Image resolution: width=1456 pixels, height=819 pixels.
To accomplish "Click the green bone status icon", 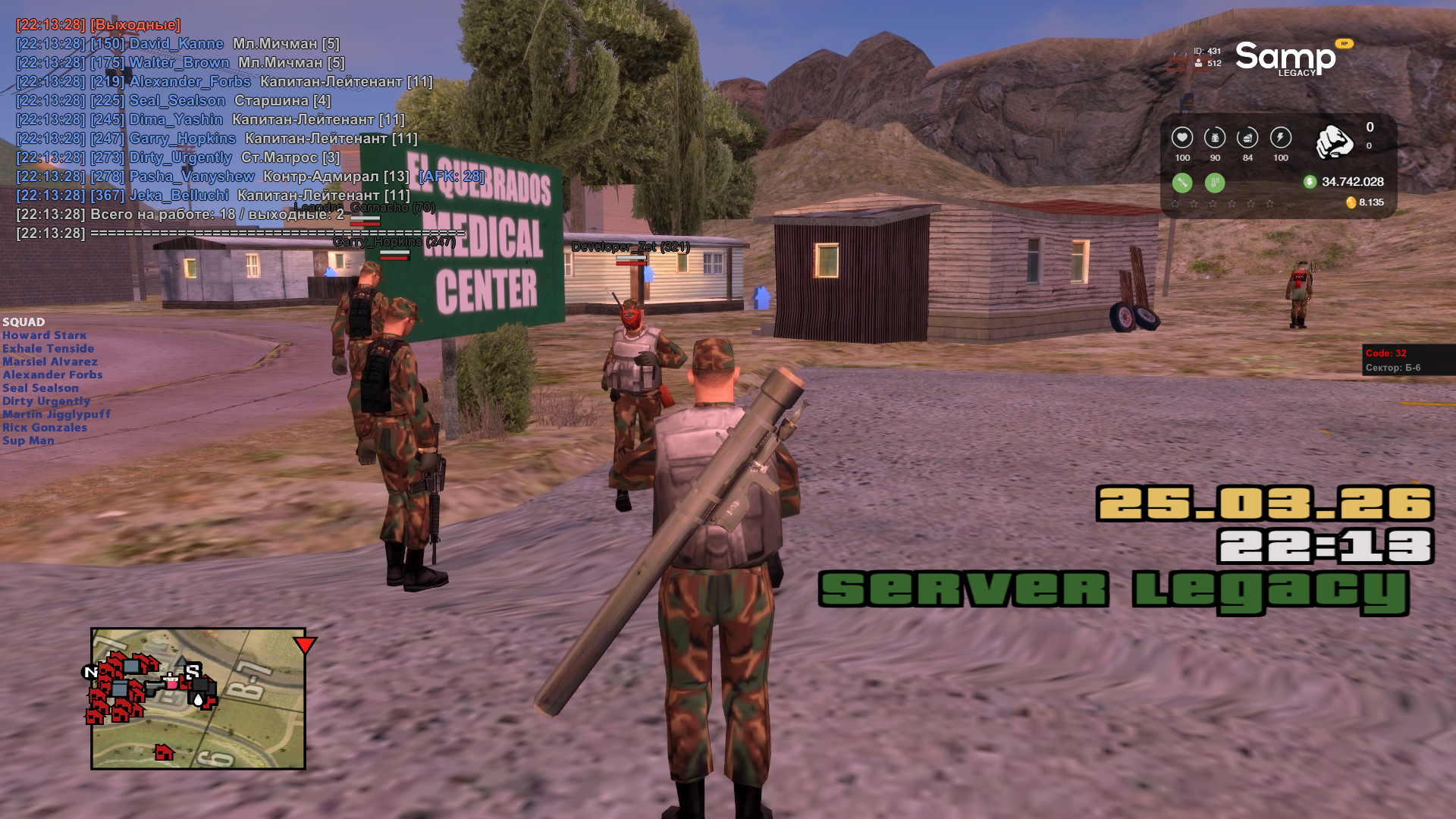I will click(x=1182, y=183).
